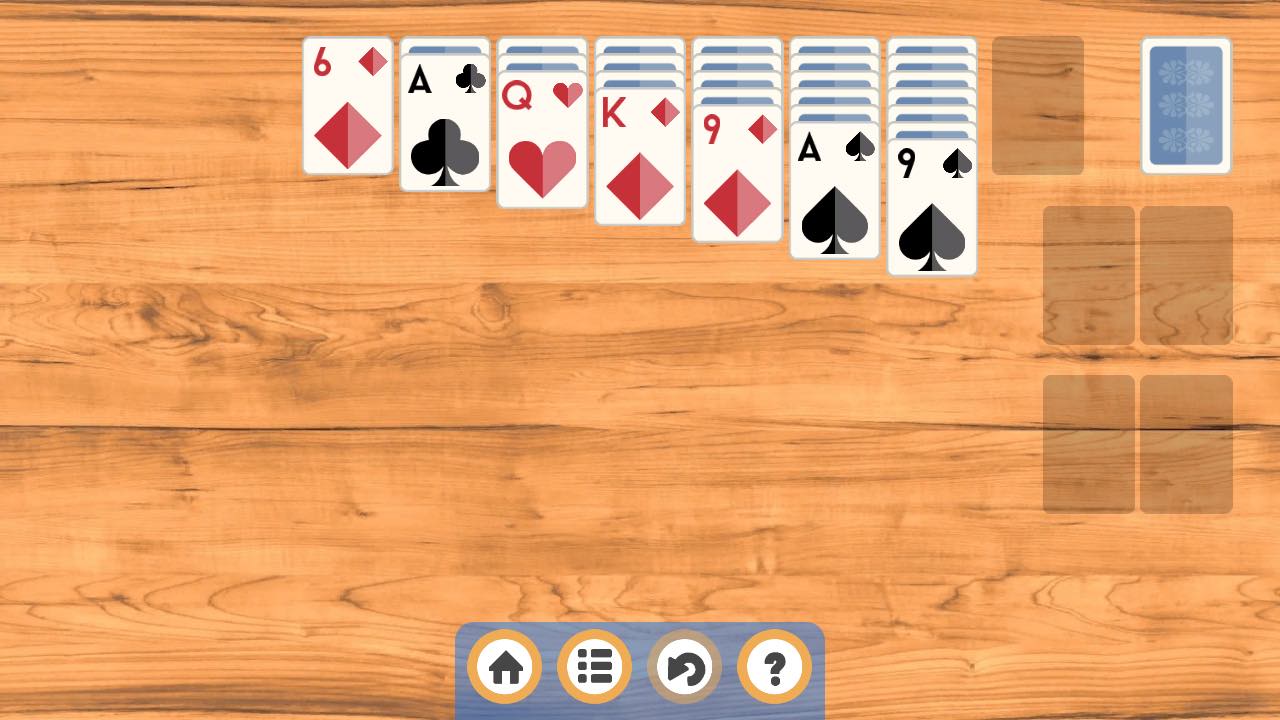The image size is (1280, 720).
Task: Click the Home icon on the bottom toolbar
Action: click(x=504, y=666)
